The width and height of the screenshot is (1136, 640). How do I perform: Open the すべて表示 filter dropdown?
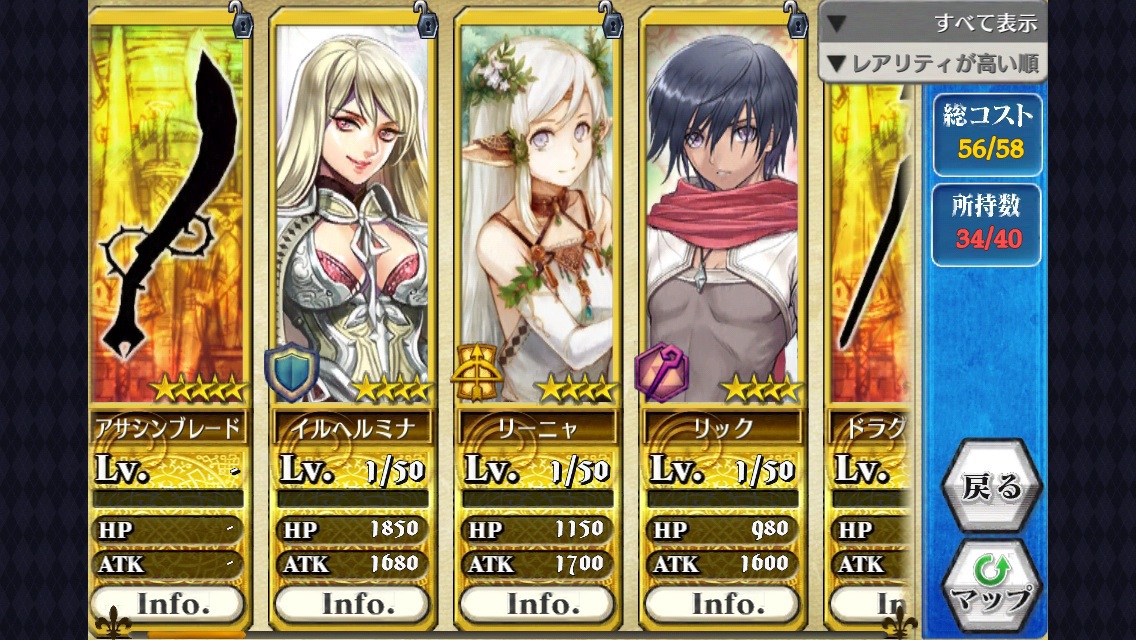point(932,22)
